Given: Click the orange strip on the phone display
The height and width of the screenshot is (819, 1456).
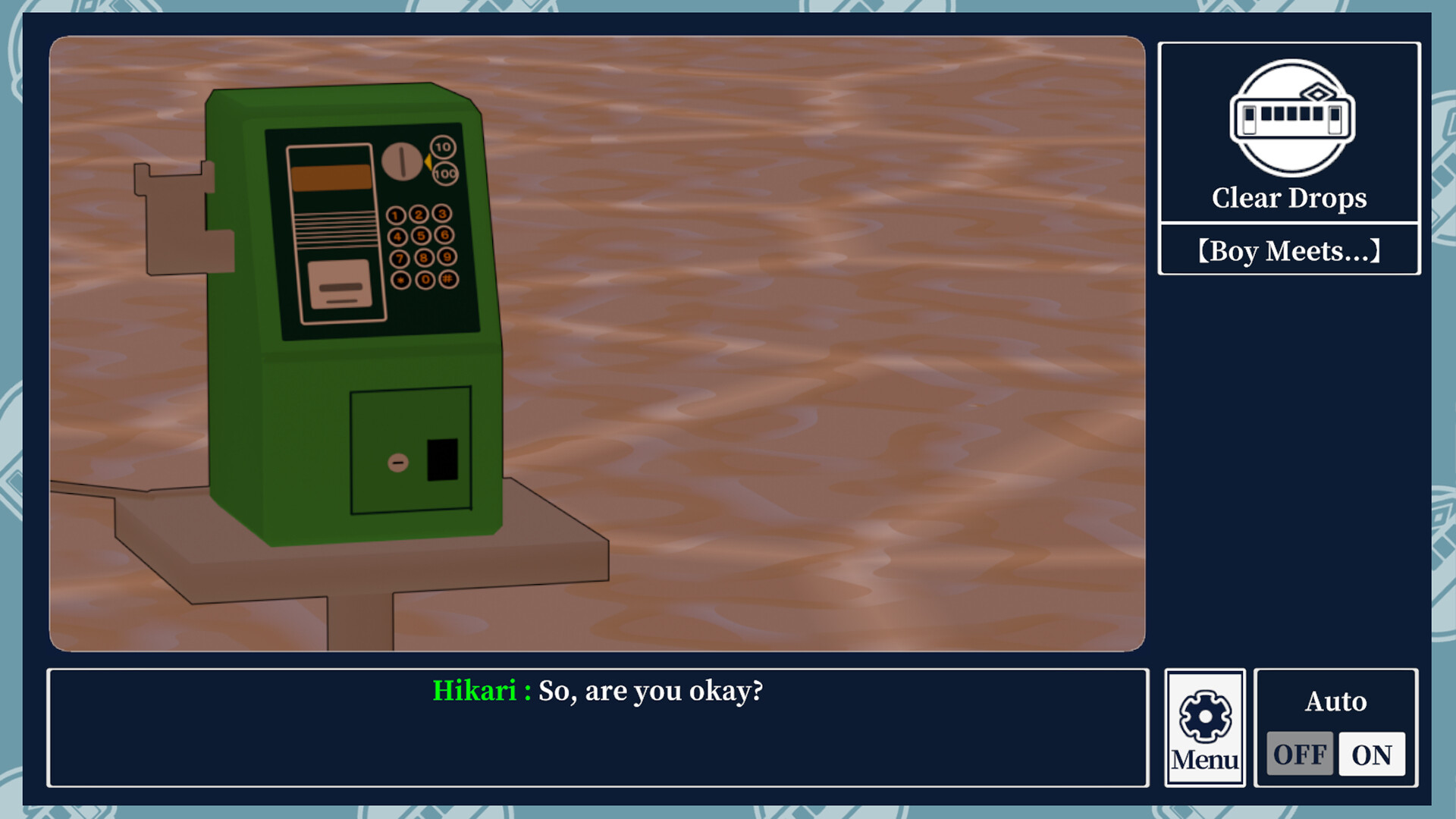Looking at the screenshot, I should click(x=331, y=176).
